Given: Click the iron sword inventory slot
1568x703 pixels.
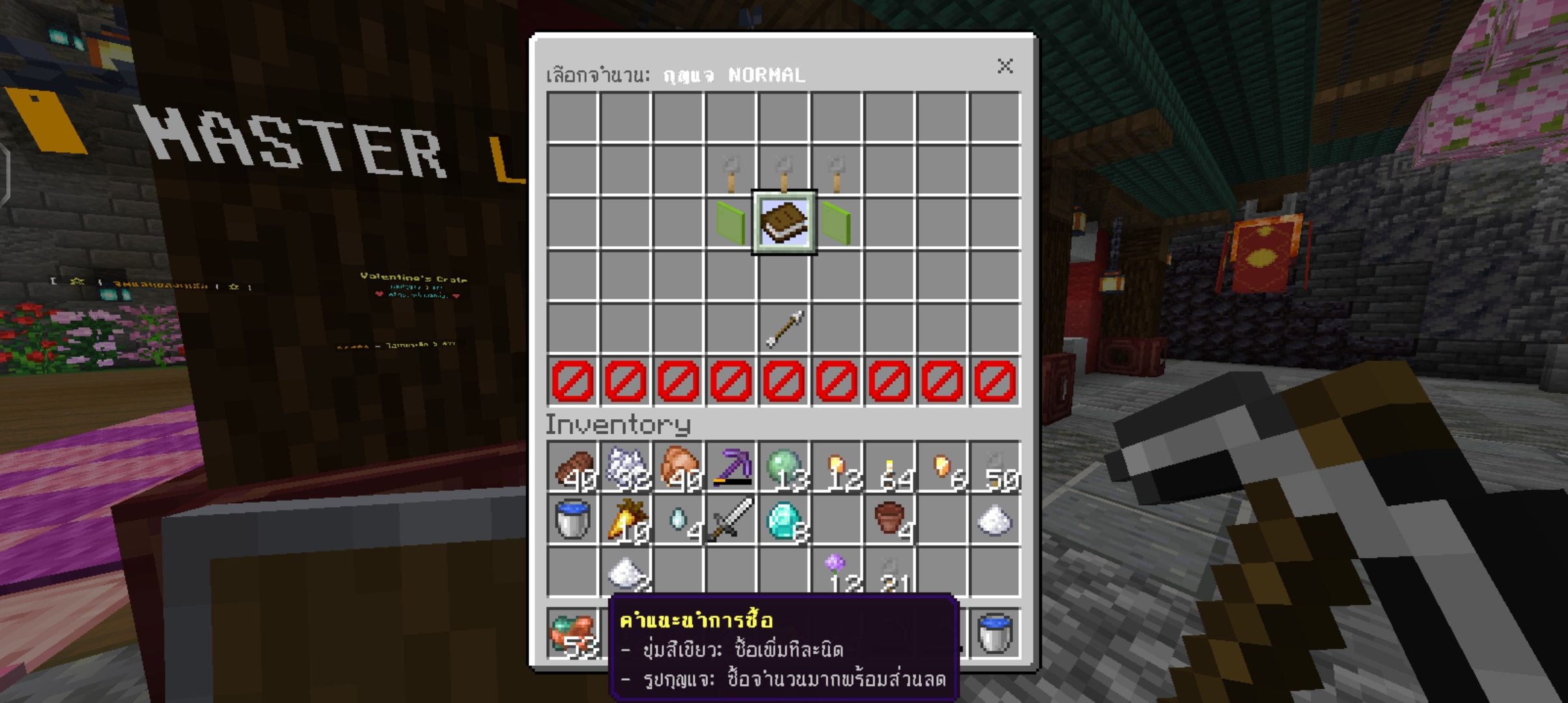Looking at the screenshot, I should coord(731,519).
